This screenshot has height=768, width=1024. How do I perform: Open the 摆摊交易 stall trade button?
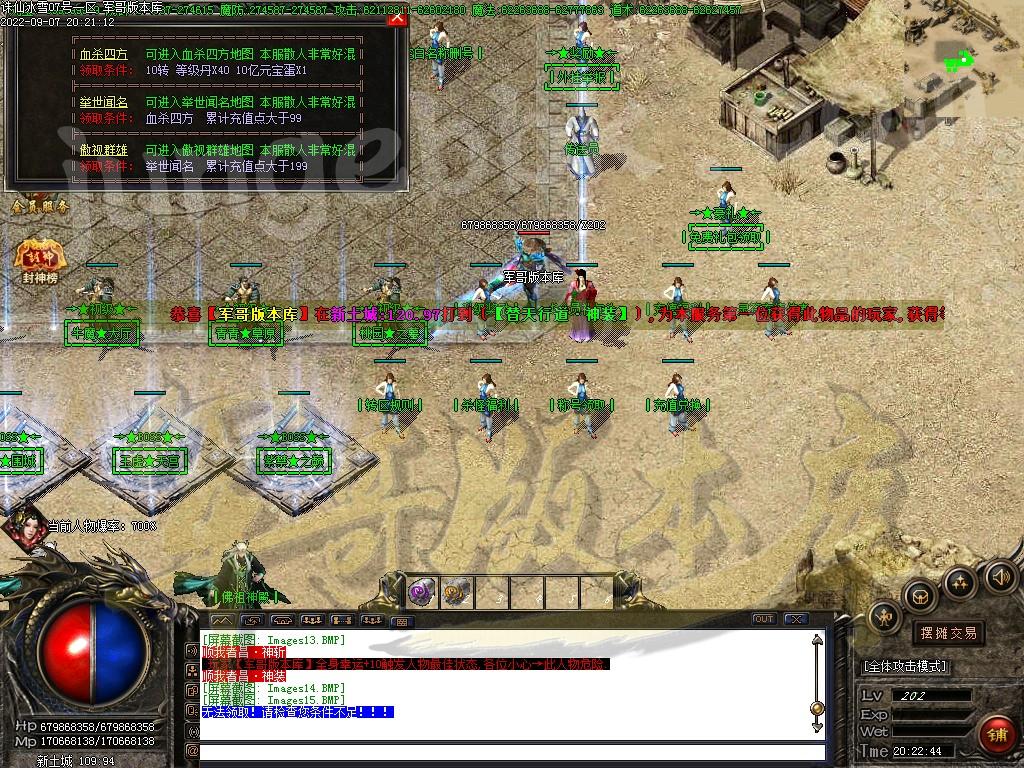[947, 633]
